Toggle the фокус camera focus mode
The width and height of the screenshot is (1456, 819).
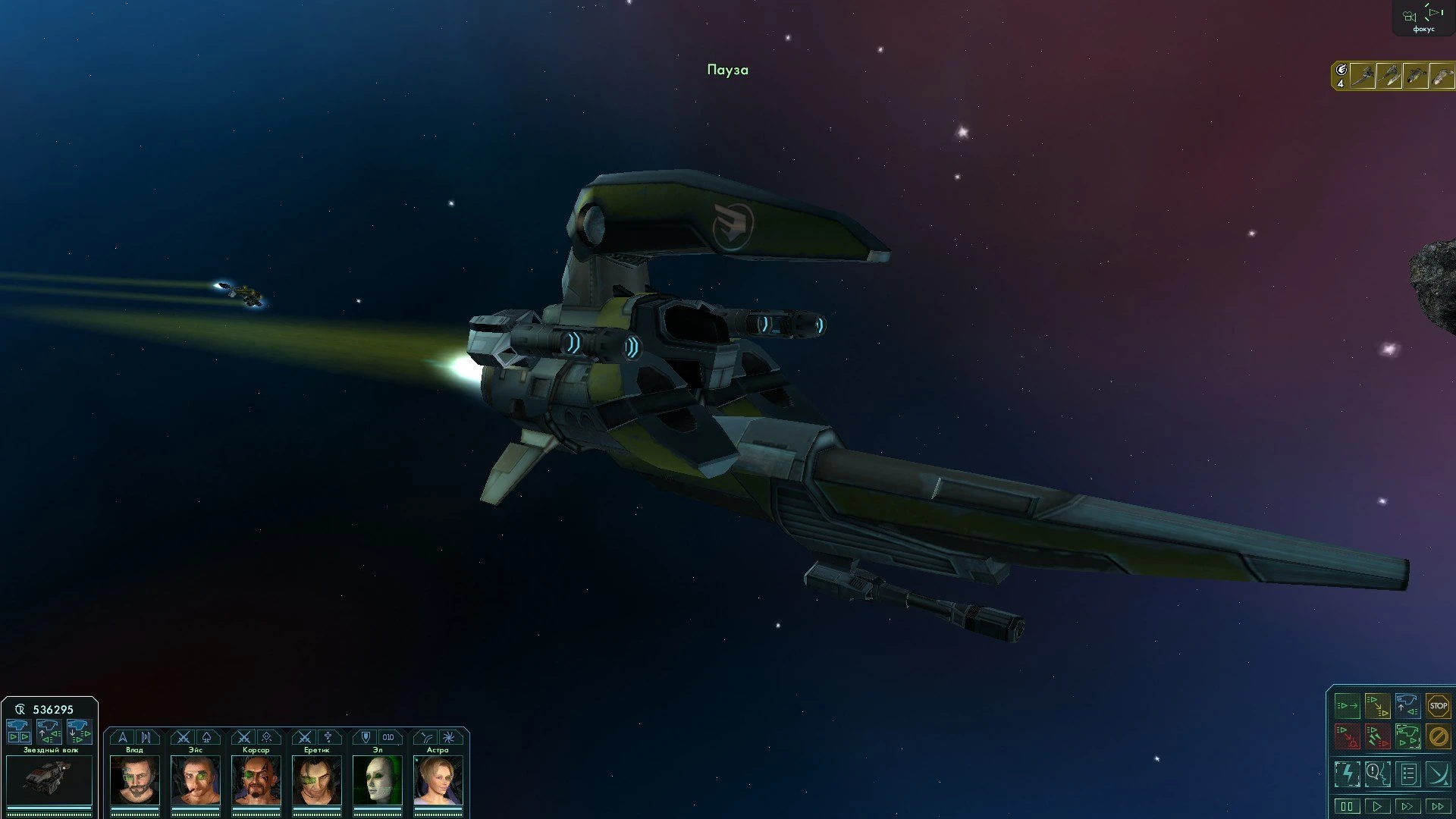point(1423,18)
